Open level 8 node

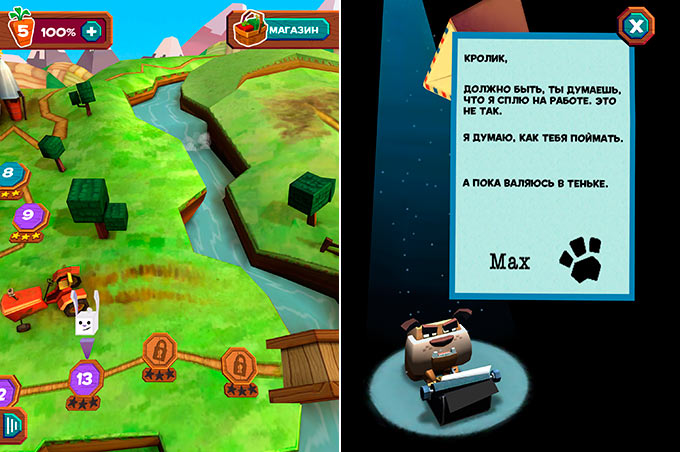pos(9,172)
